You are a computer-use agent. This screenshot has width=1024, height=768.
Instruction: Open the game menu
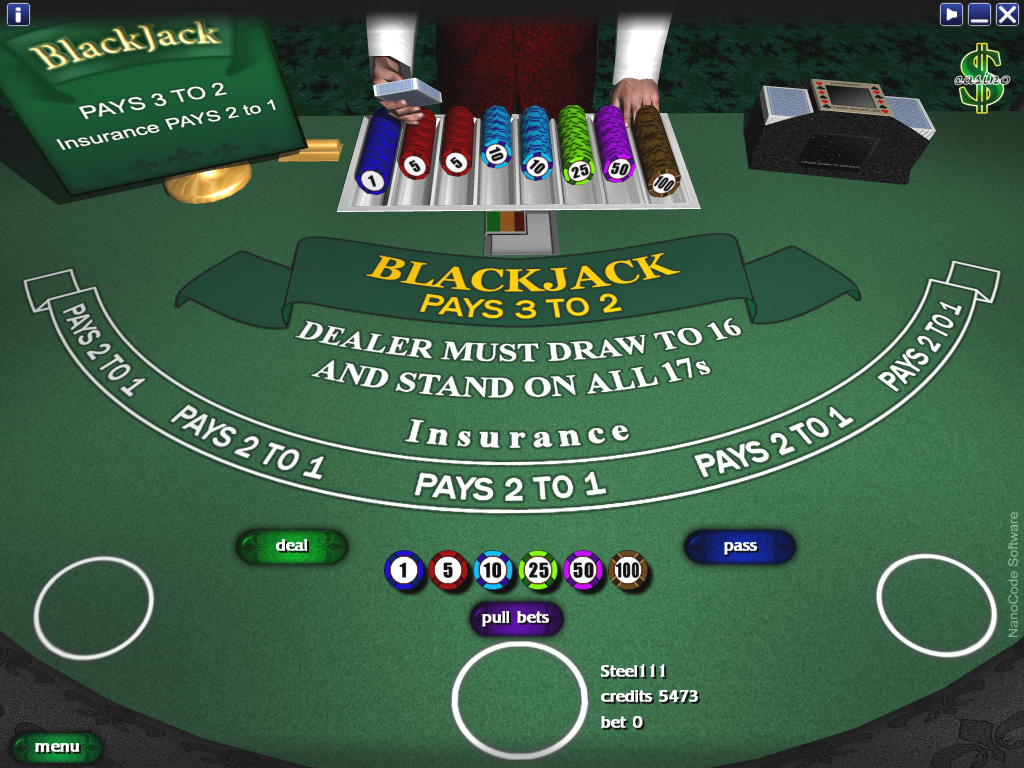(57, 747)
